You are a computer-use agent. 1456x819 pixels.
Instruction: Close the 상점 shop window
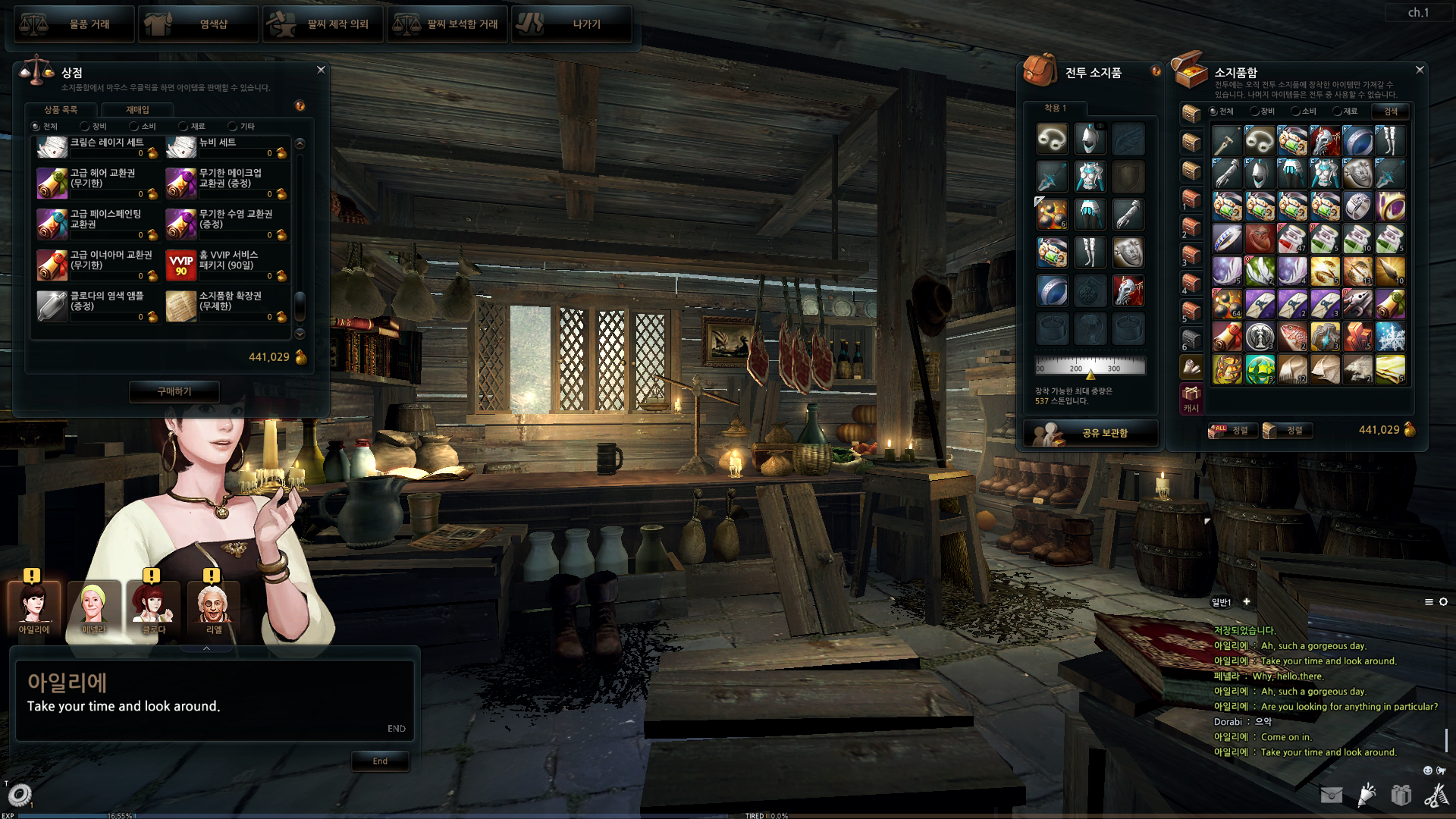321,70
